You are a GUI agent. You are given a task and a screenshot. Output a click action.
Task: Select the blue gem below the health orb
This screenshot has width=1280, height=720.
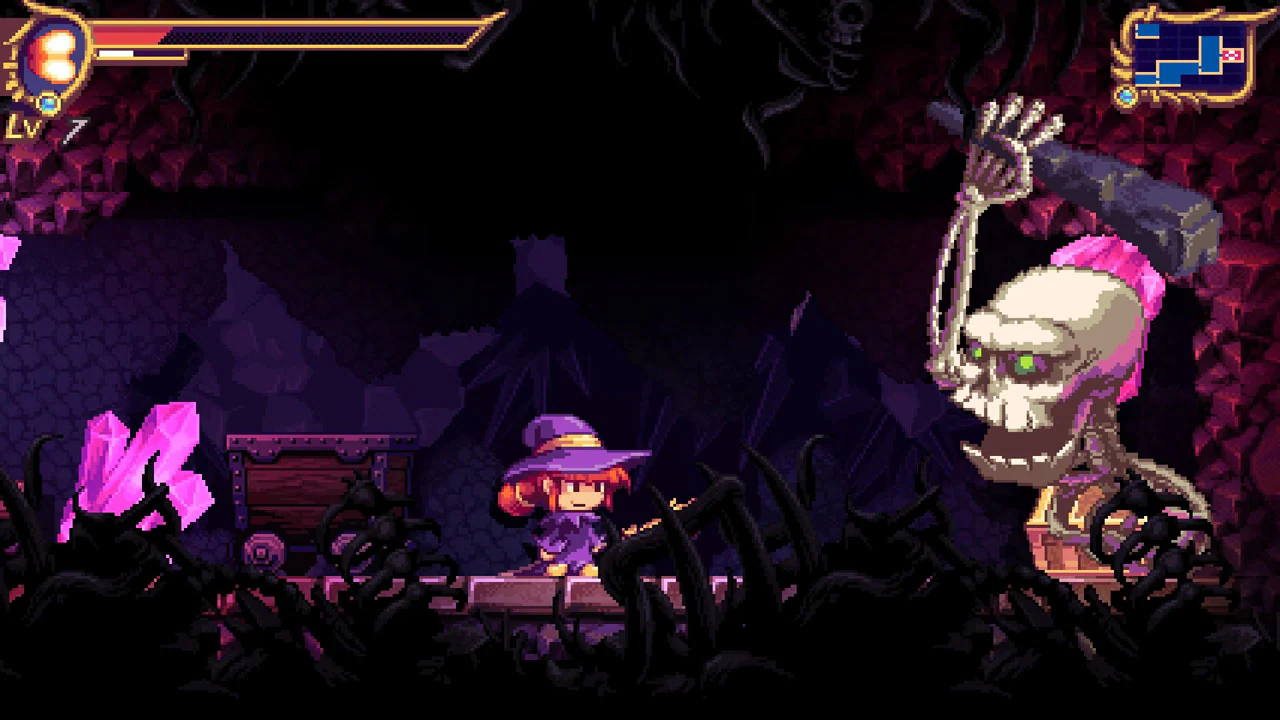coord(47,103)
